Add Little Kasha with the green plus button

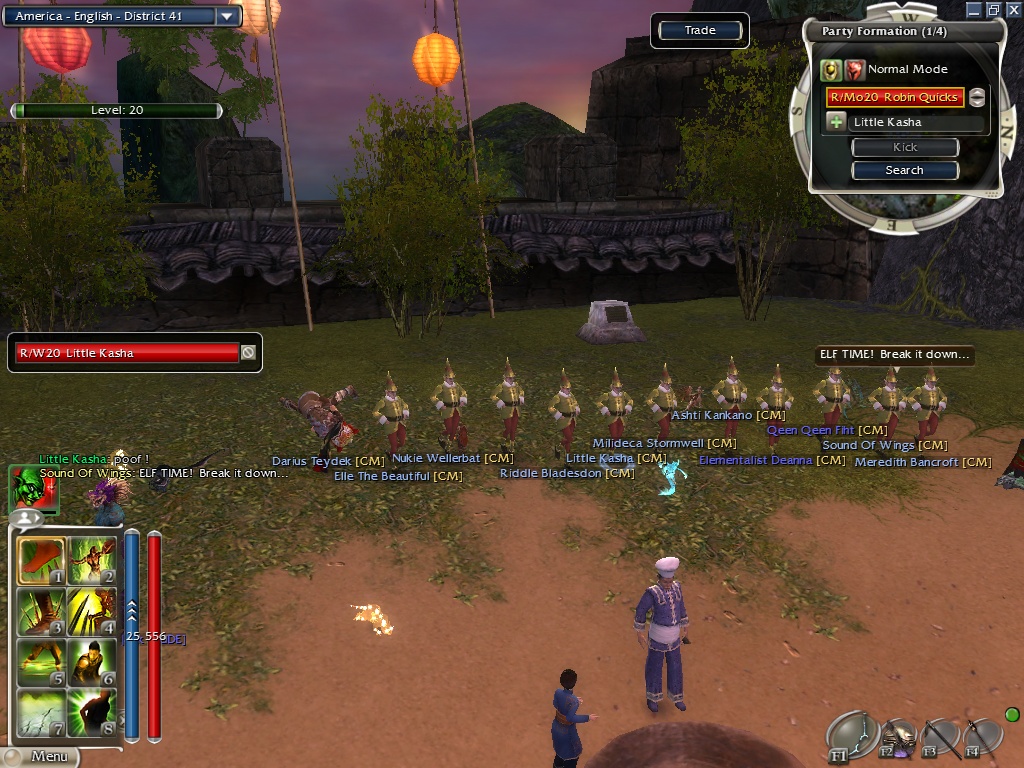pyautogui.click(x=836, y=122)
